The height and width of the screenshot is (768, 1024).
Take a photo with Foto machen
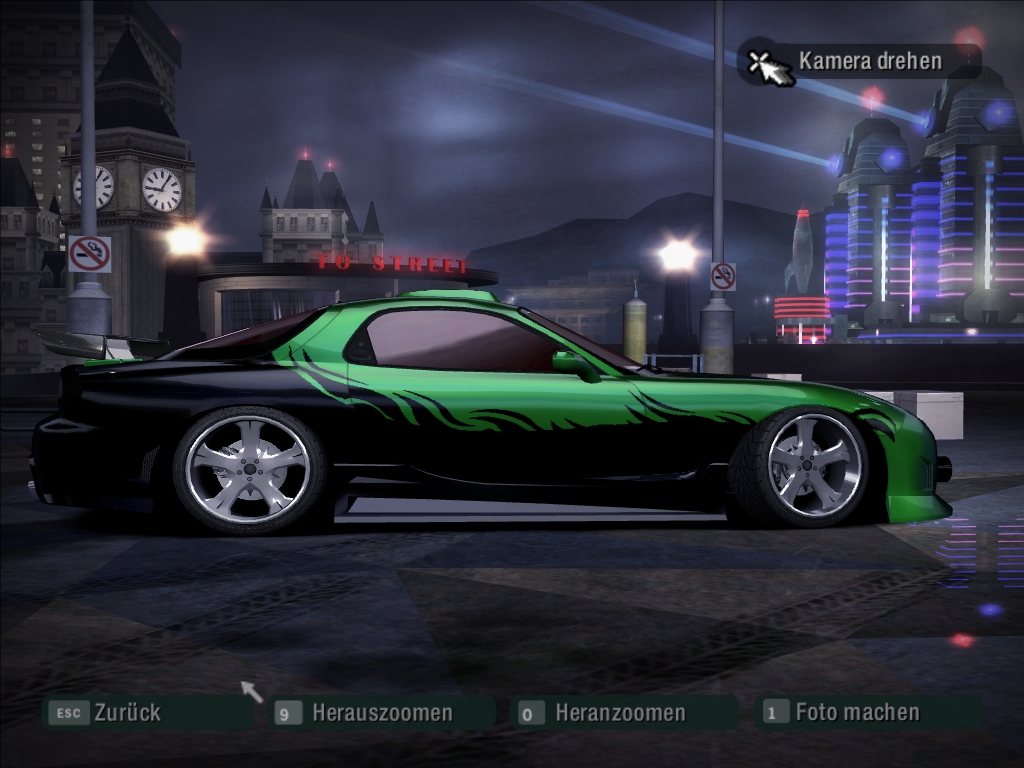coord(856,712)
